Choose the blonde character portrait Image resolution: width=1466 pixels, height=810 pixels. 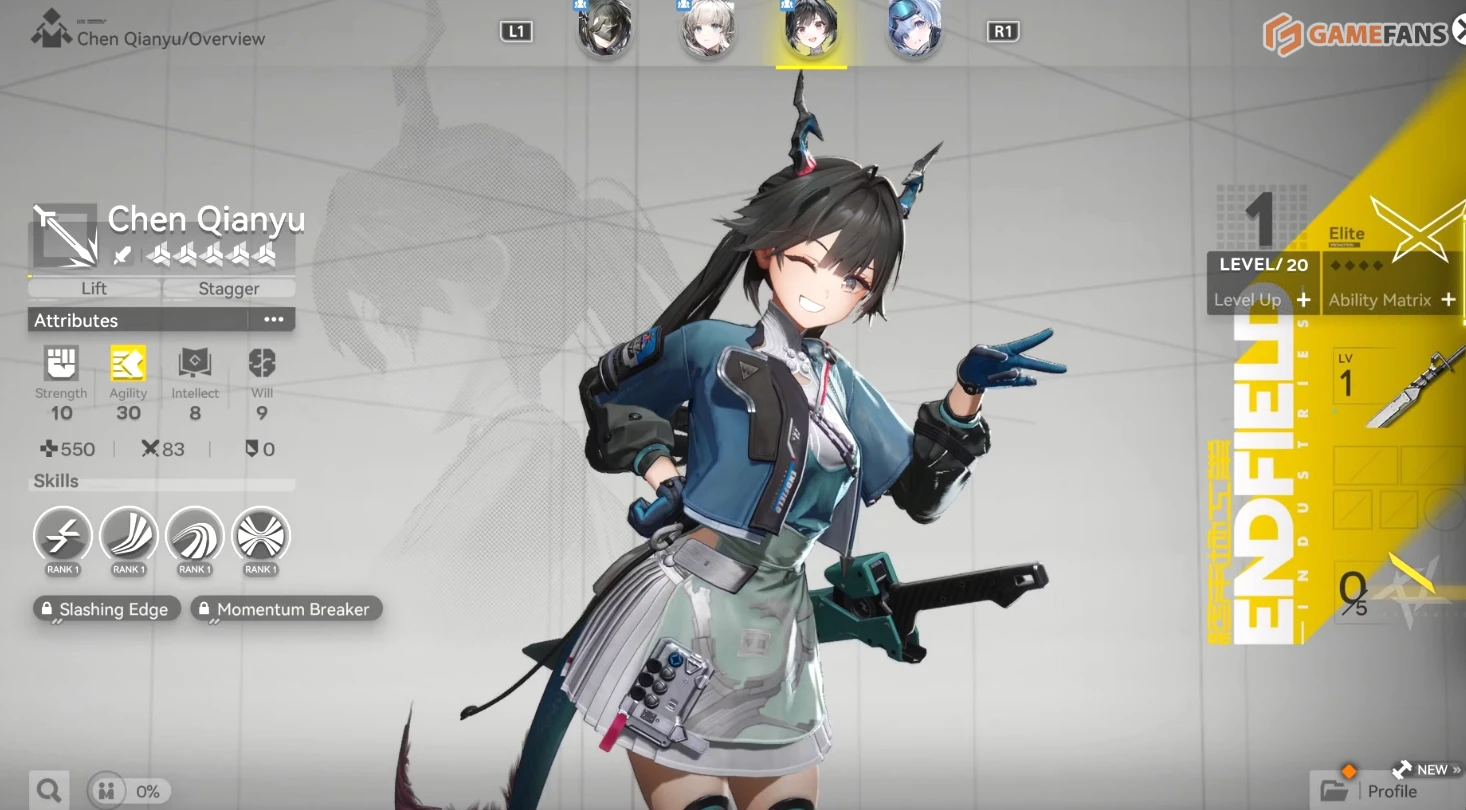[x=708, y=30]
